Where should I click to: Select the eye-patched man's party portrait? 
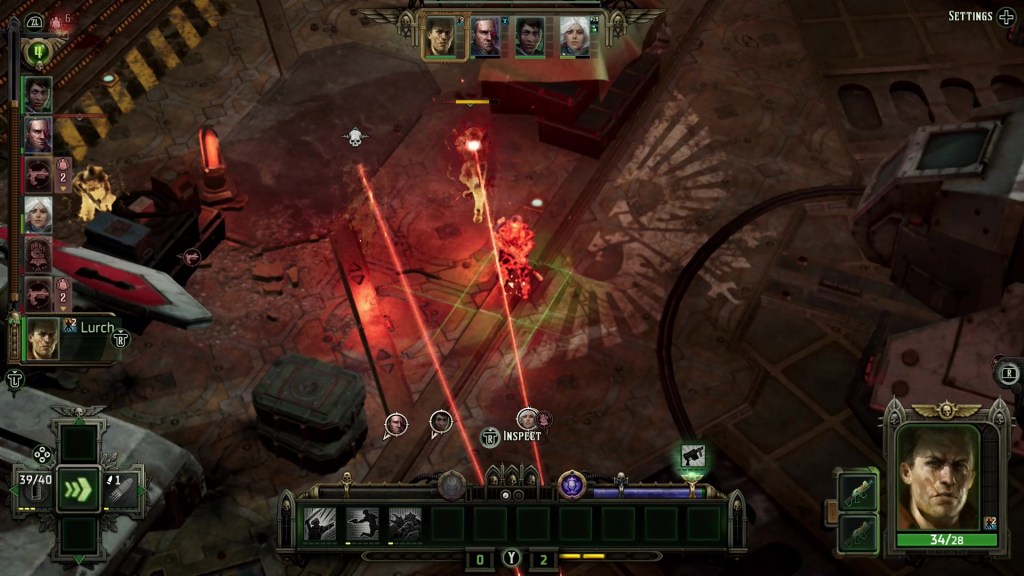coord(486,37)
